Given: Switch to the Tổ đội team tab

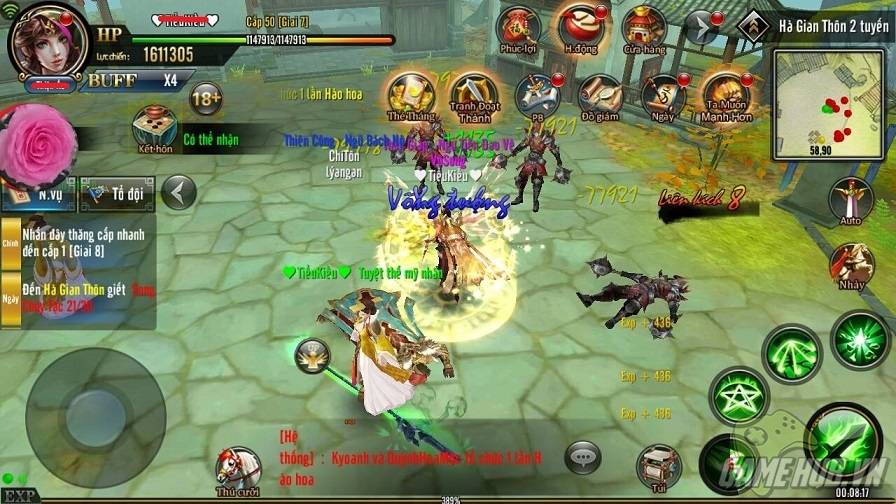Looking at the screenshot, I should pyautogui.click(x=119, y=192).
